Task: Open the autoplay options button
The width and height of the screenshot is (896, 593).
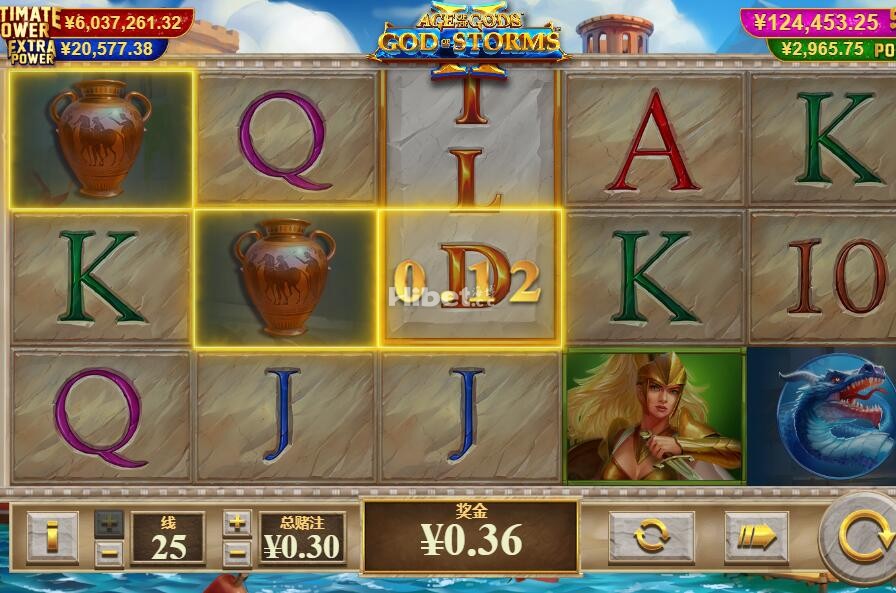Action: [651, 537]
